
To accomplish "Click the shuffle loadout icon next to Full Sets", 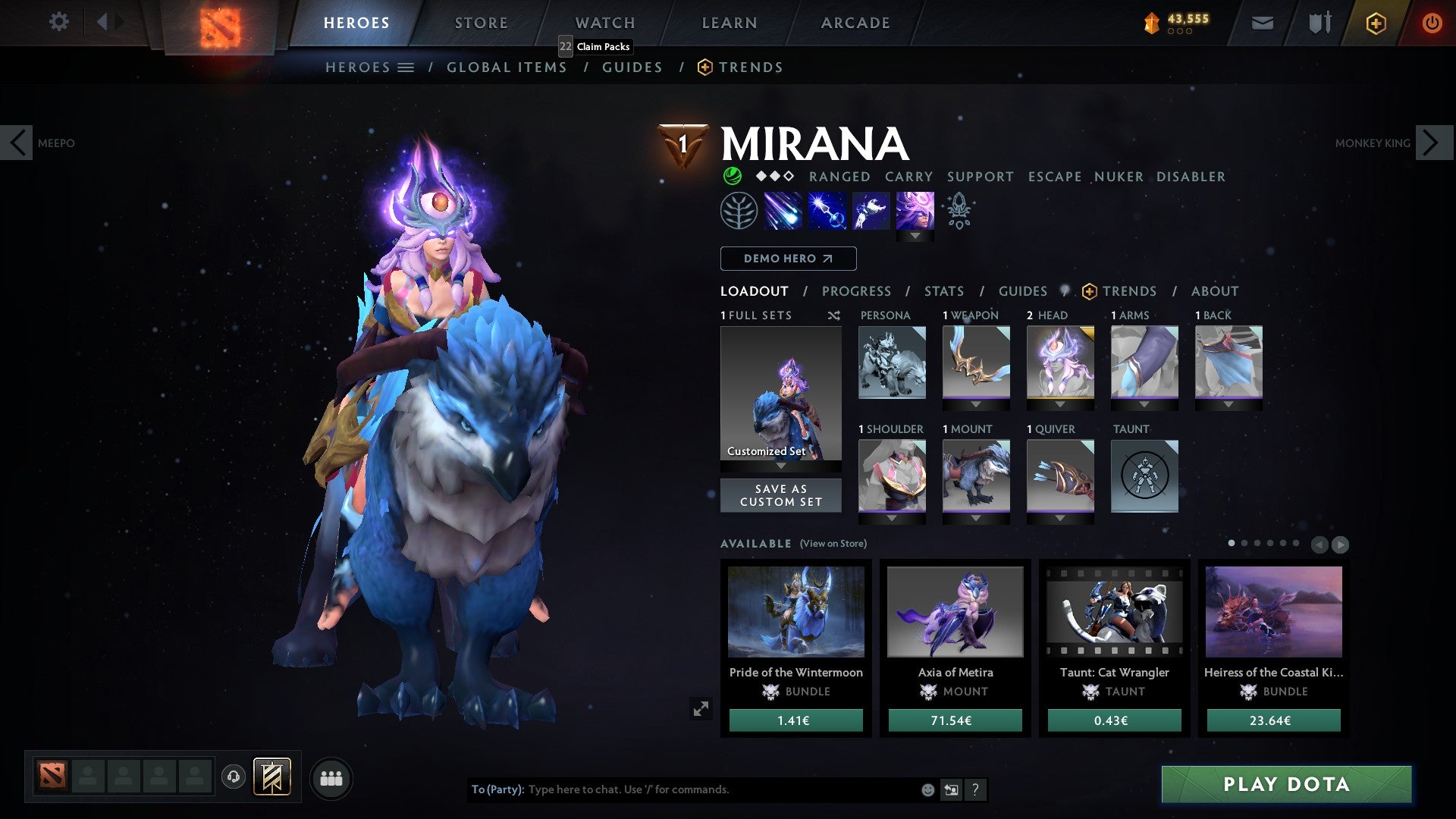I will [833, 315].
